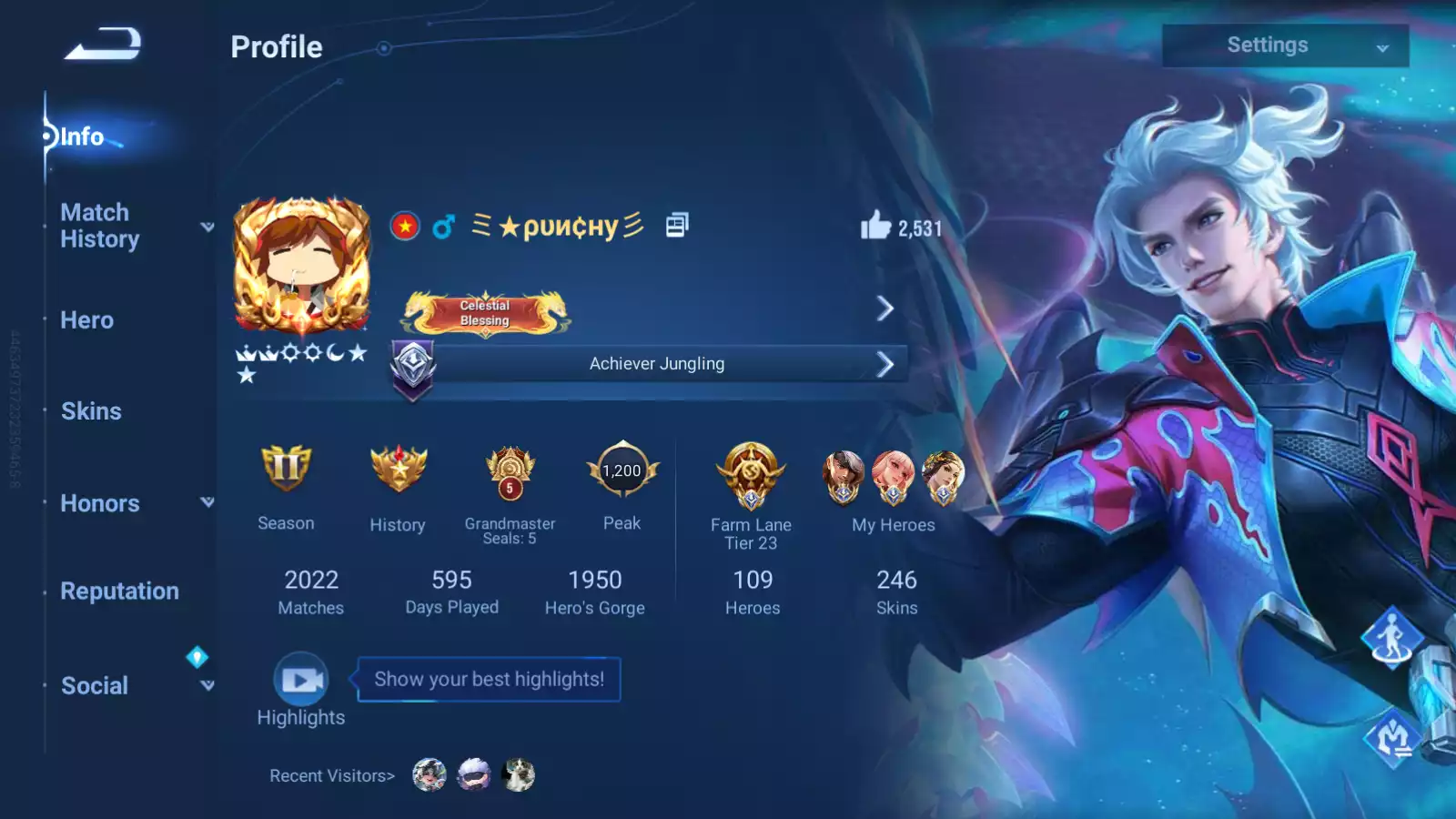Open the rank History emblem
Image resolution: width=1456 pixels, height=819 pixels.
[x=398, y=469]
